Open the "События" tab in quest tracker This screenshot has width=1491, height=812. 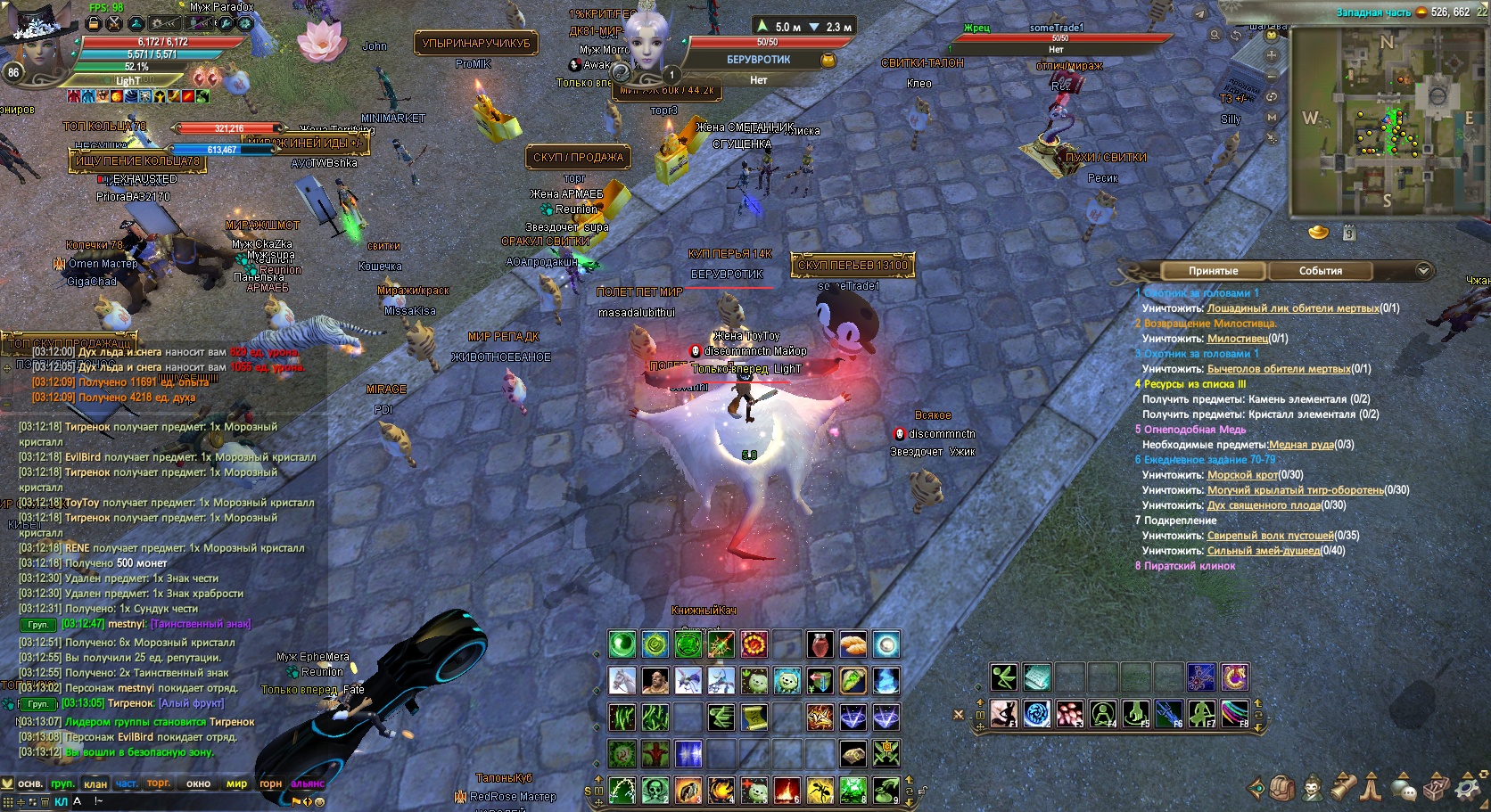pyautogui.click(x=1320, y=271)
